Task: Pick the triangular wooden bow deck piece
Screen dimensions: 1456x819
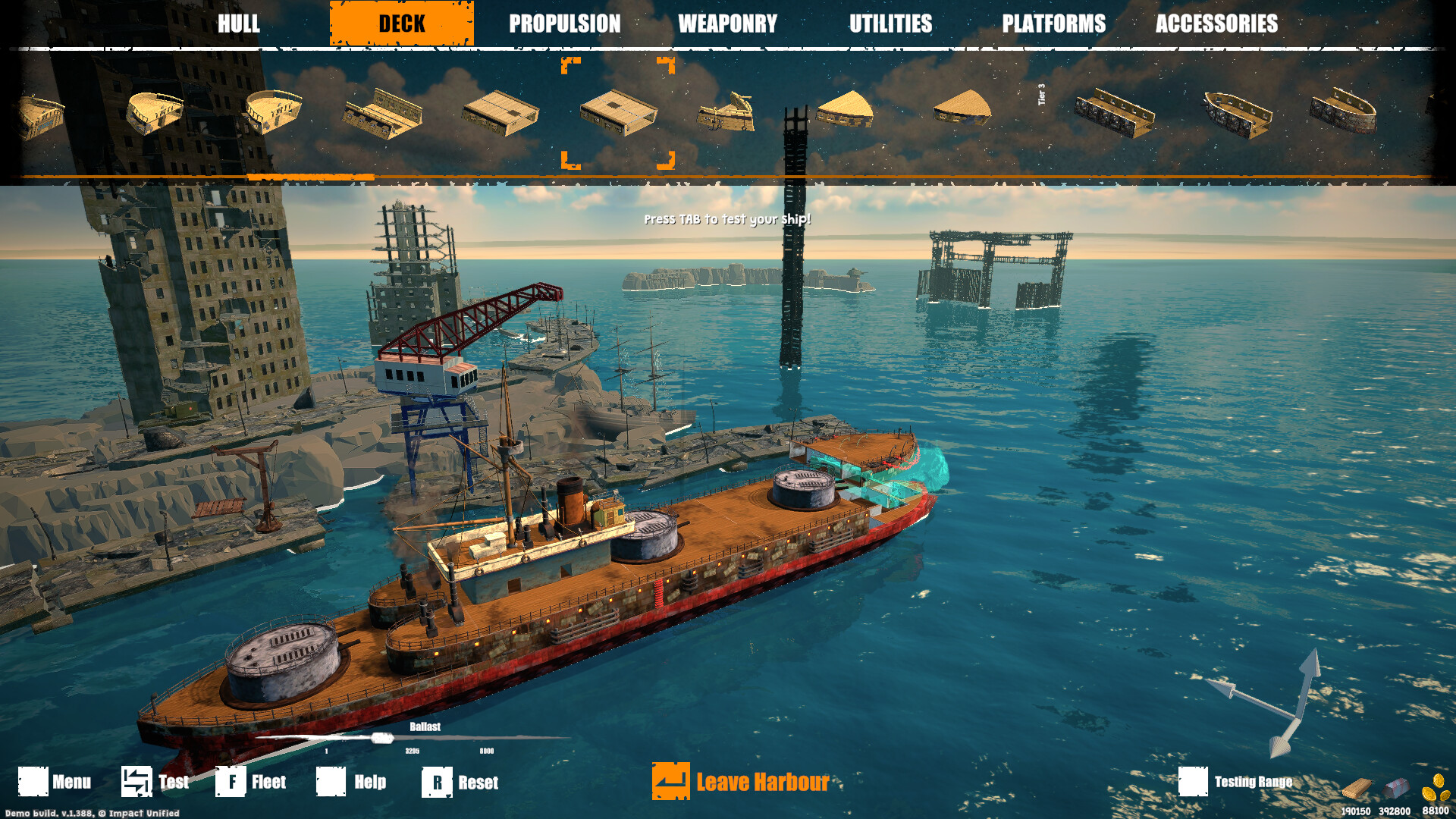Action: point(845,110)
